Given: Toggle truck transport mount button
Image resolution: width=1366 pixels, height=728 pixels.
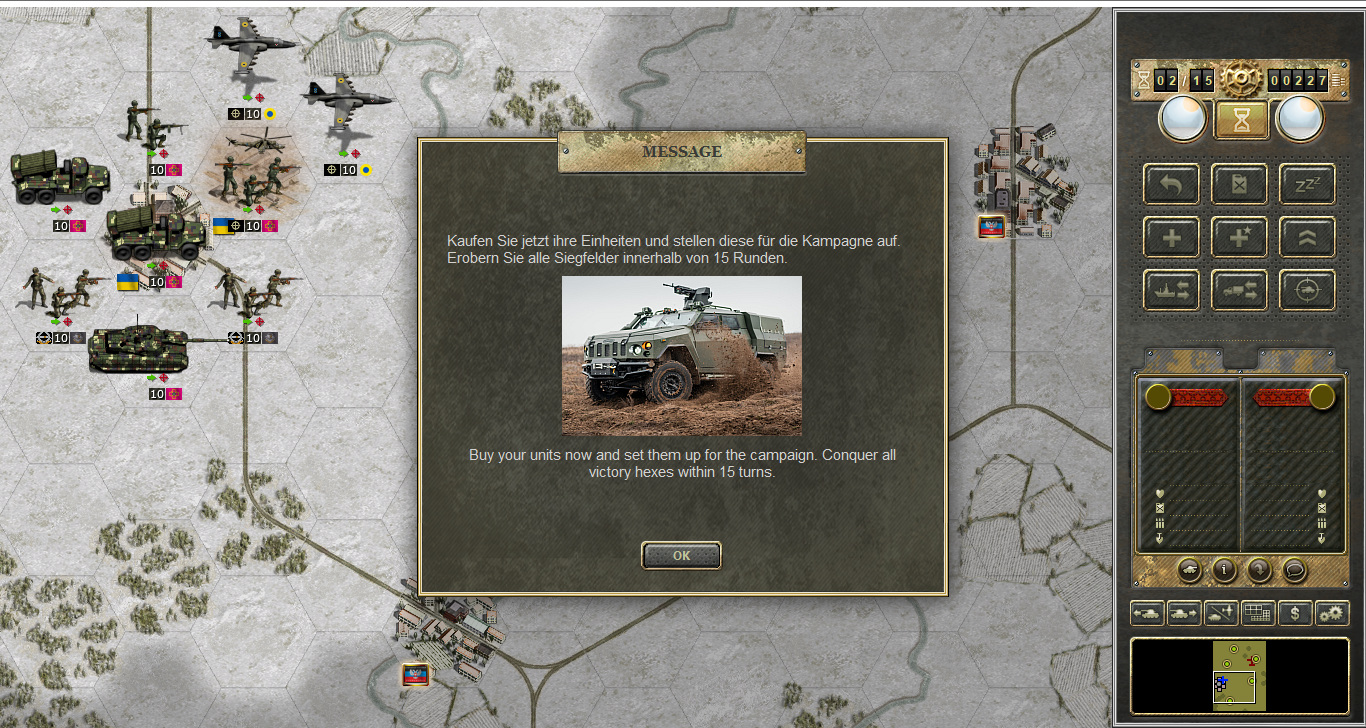Looking at the screenshot, I should point(1239,290).
